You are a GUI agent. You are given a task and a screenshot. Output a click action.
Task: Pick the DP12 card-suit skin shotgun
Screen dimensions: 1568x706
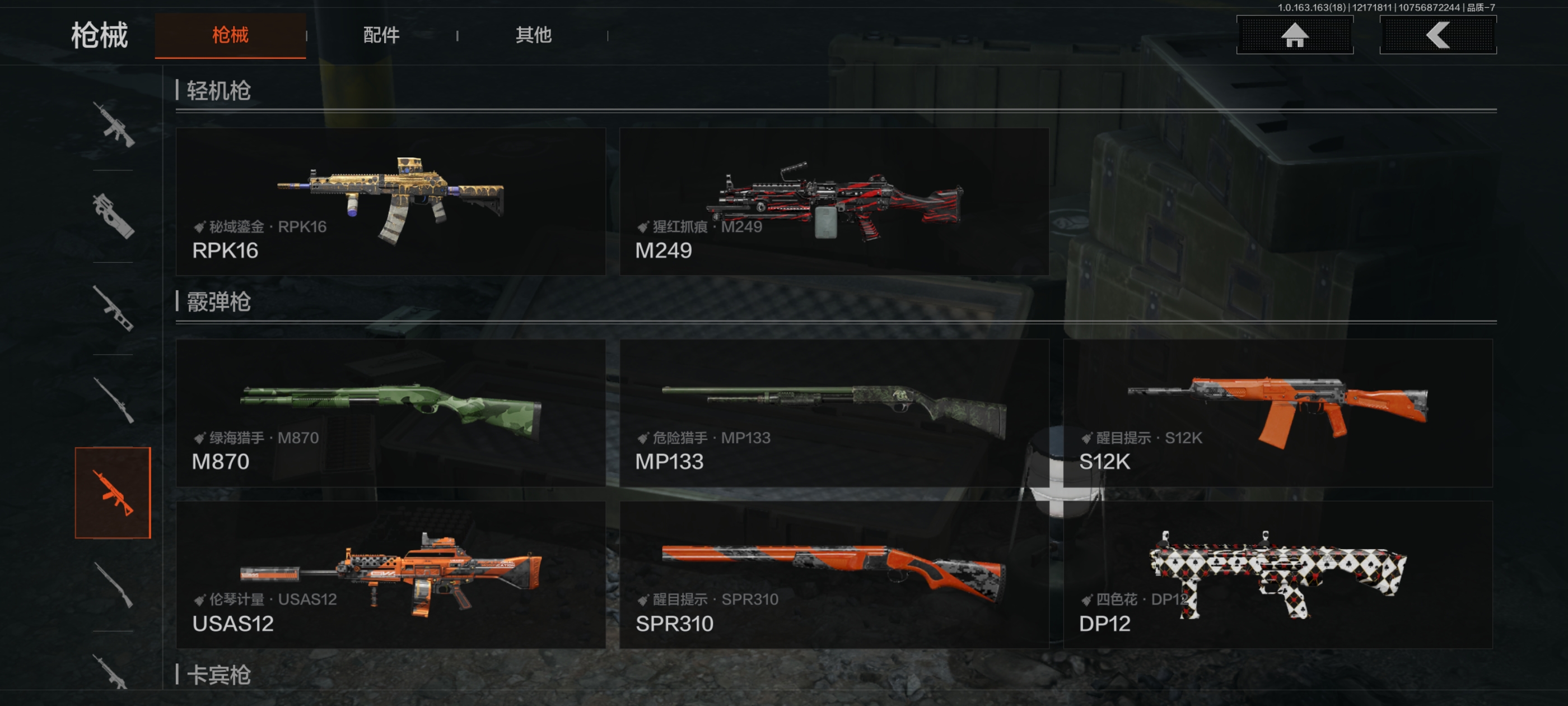pos(1277,574)
